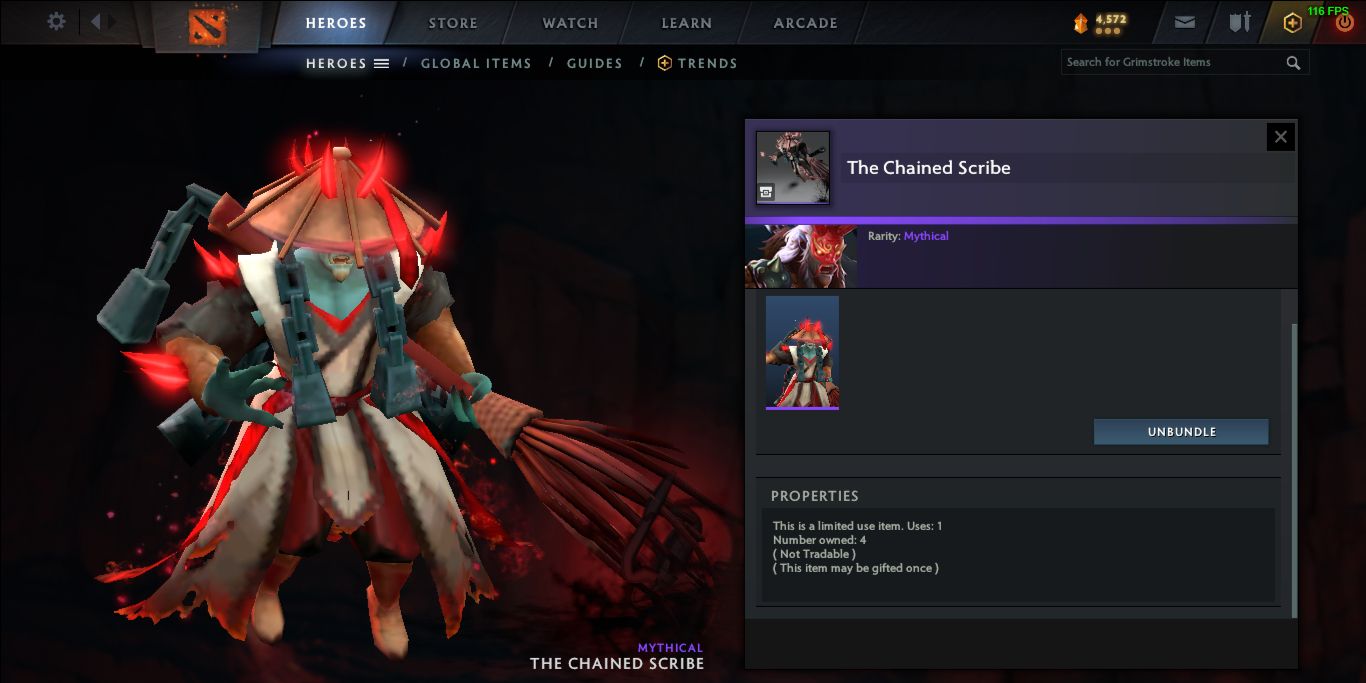This screenshot has height=683, width=1366.
Task: Unbundle The Chained Scribe set
Action: click(1181, 432)
